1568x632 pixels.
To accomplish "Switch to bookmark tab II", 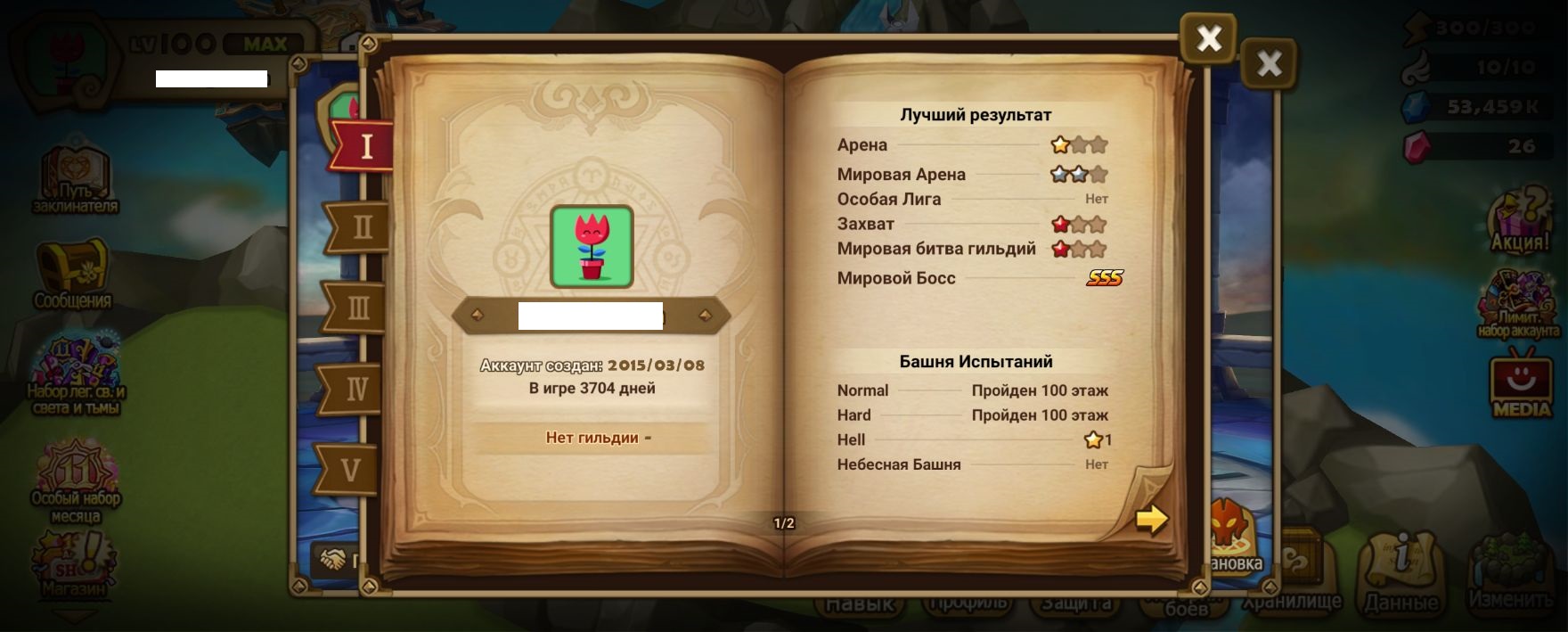I will [x=361, y=226].
